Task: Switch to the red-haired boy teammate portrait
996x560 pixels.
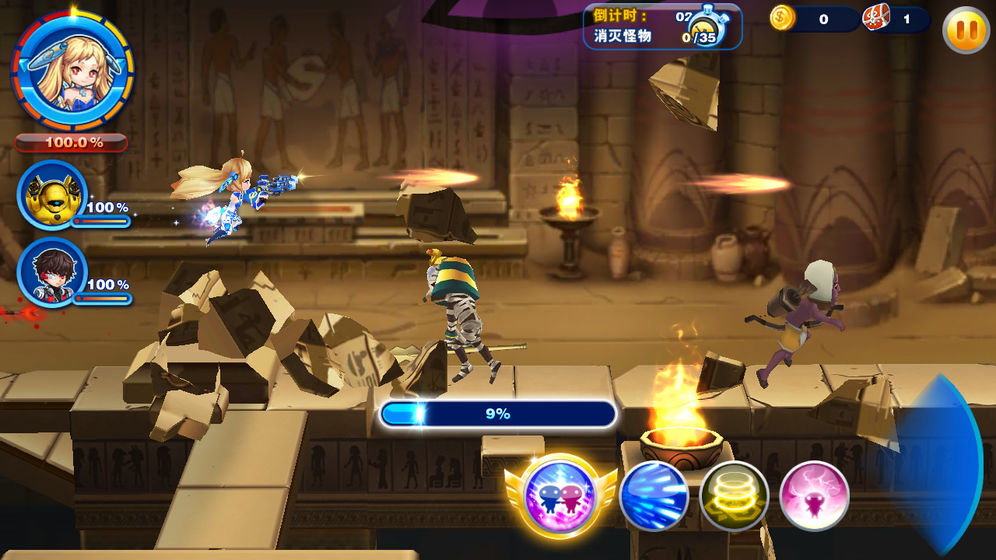Action: (x=53, y=271)
